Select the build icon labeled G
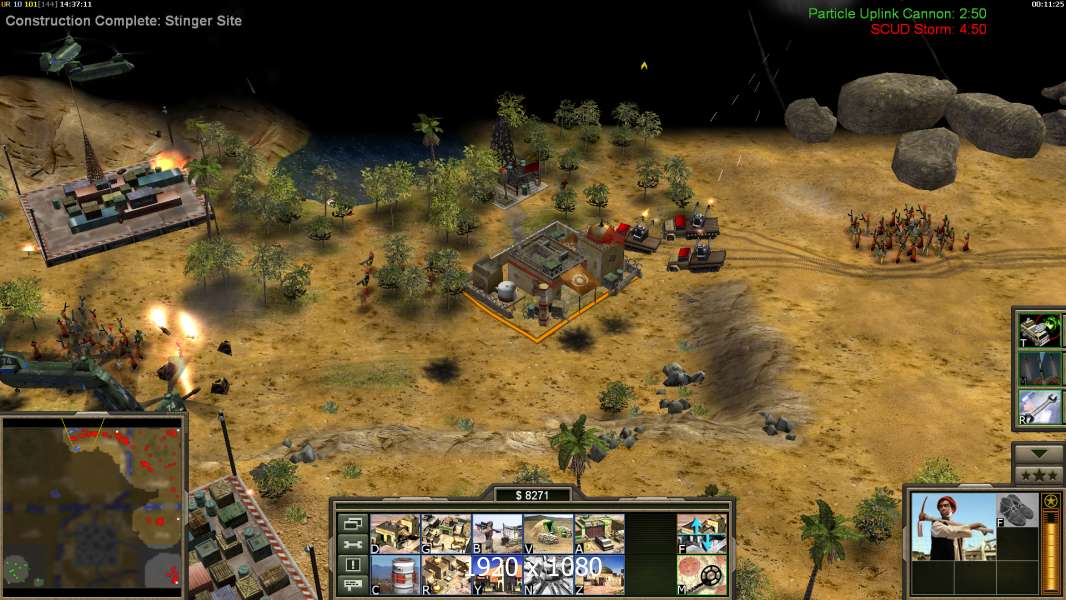The image size is (1066, 600). tap(445, 534)
